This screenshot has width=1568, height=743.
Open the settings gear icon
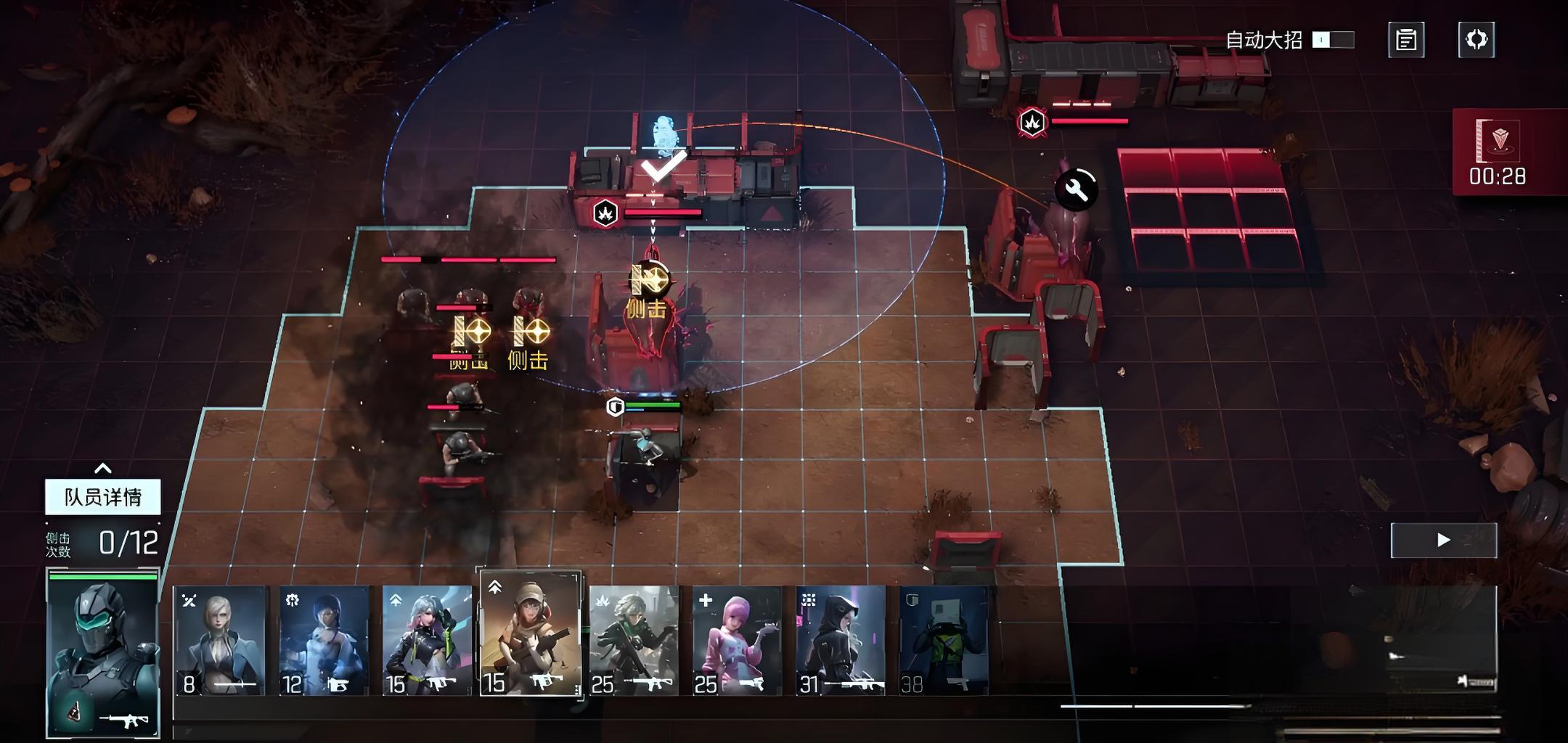(x=1477, y=39)
